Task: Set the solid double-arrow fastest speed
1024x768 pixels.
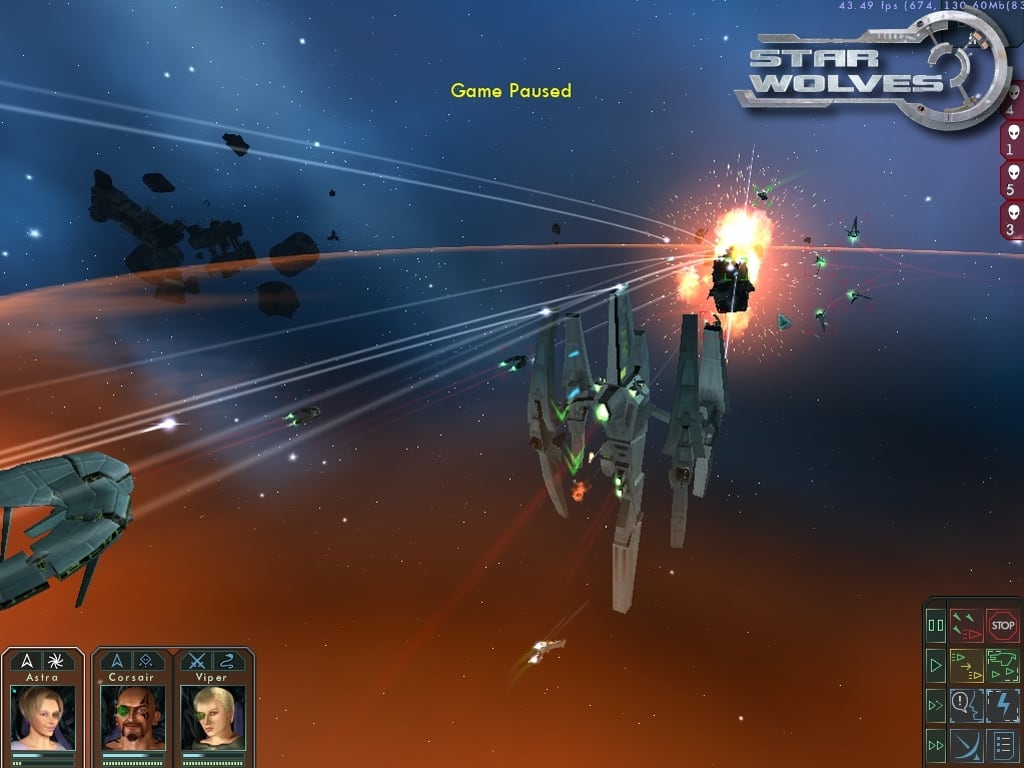Action: (x=936, y=745)
